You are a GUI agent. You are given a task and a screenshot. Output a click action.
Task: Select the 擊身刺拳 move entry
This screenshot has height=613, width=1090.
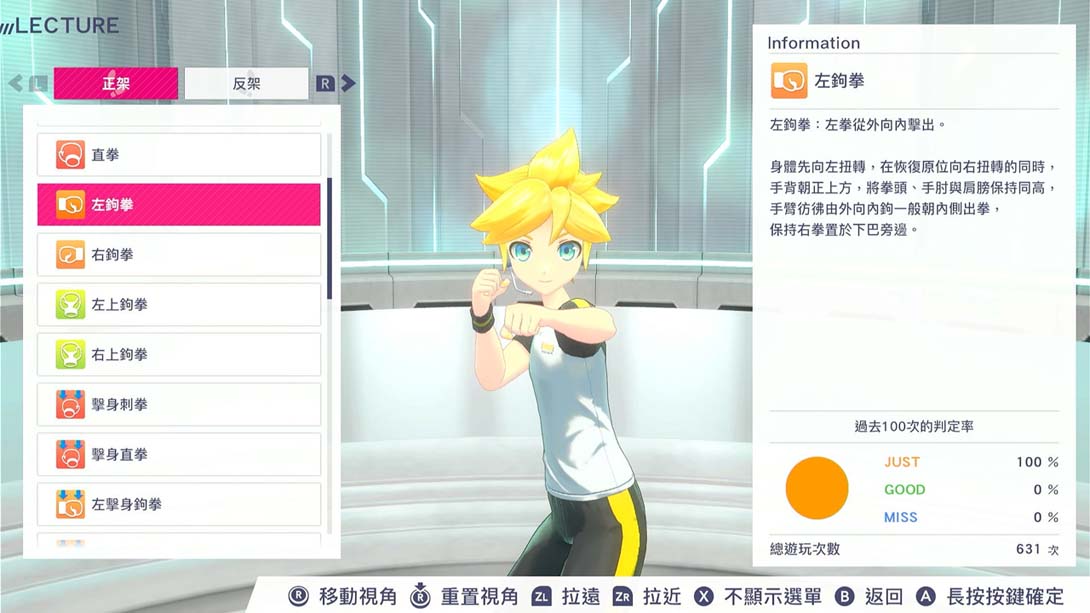click(x=179, y=405)
